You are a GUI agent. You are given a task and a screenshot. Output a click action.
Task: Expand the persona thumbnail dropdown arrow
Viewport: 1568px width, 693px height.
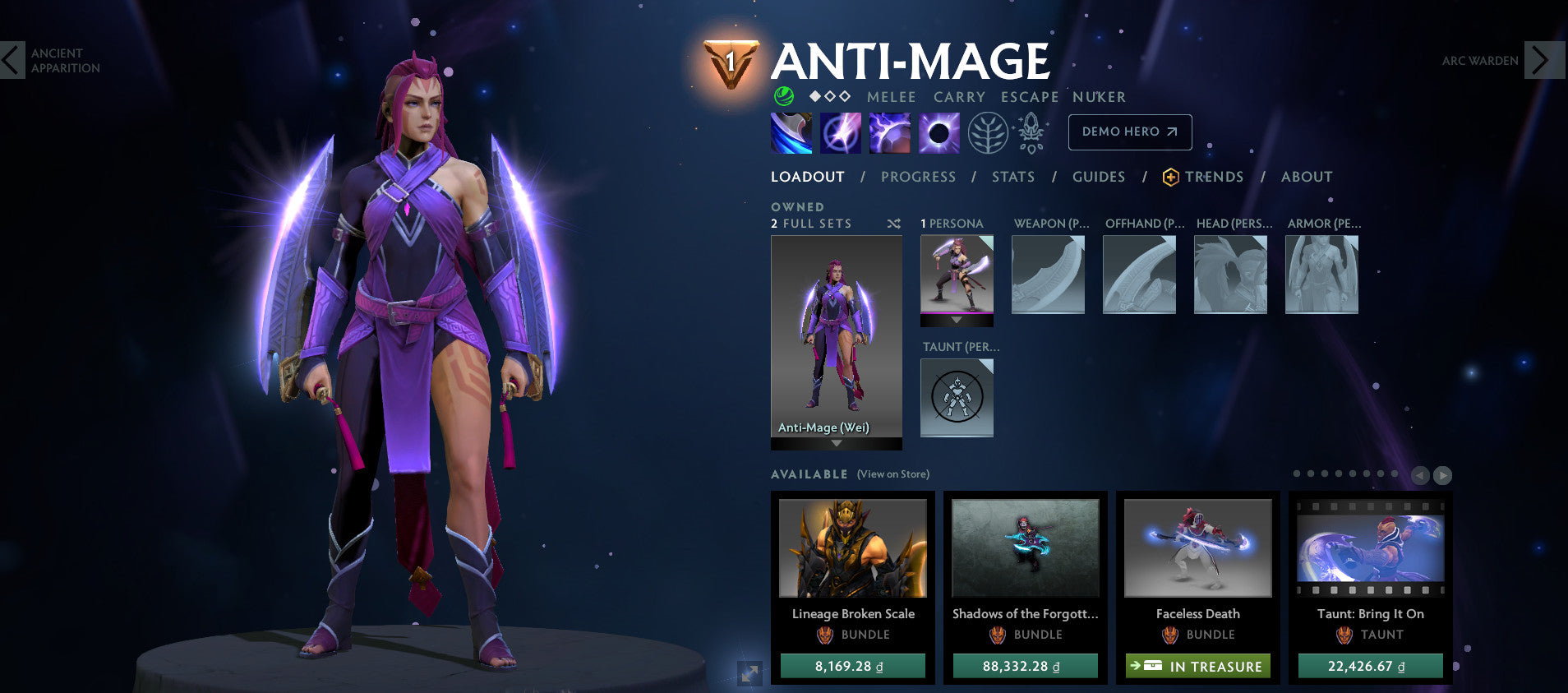pos(956,321)
